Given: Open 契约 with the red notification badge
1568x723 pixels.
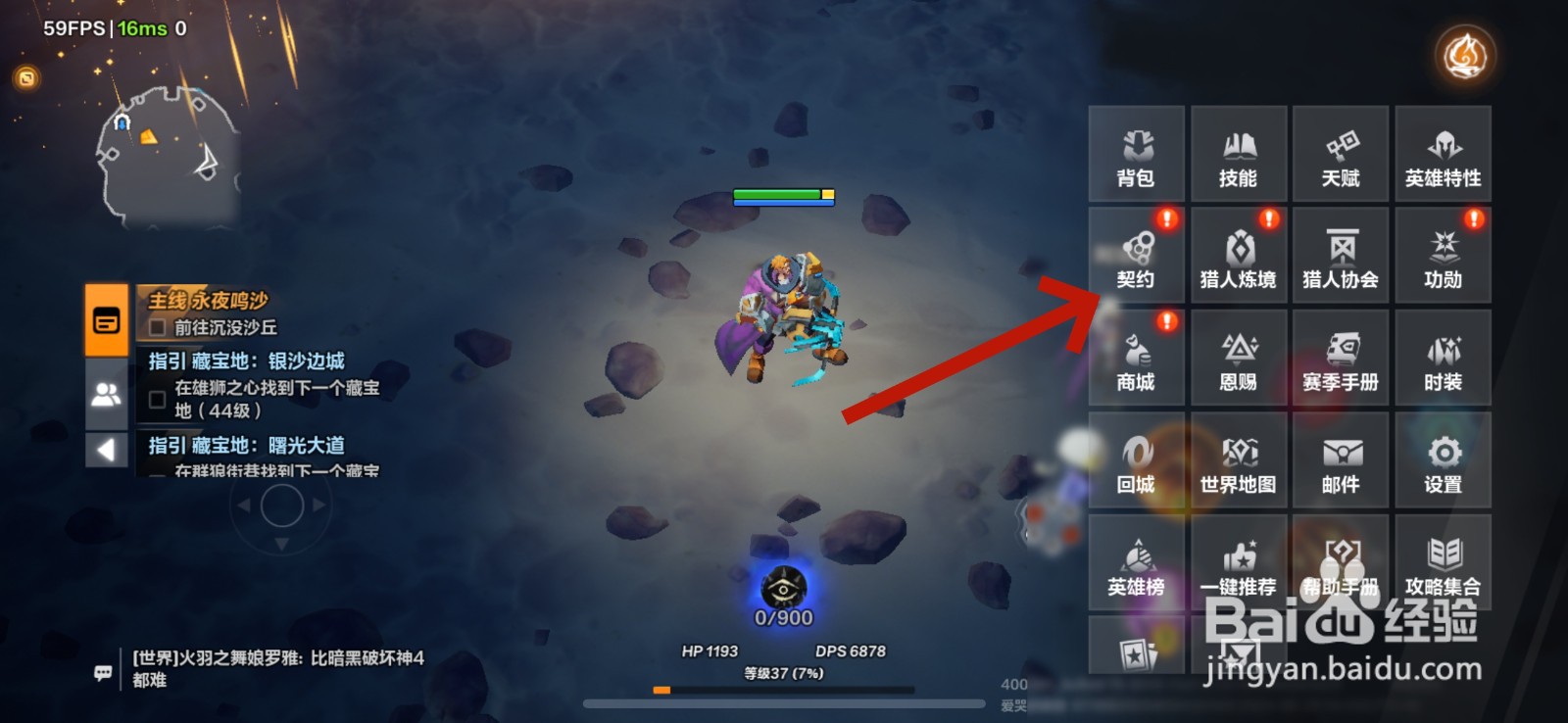Looking at the screenshot, I should tap(1135, 257).
